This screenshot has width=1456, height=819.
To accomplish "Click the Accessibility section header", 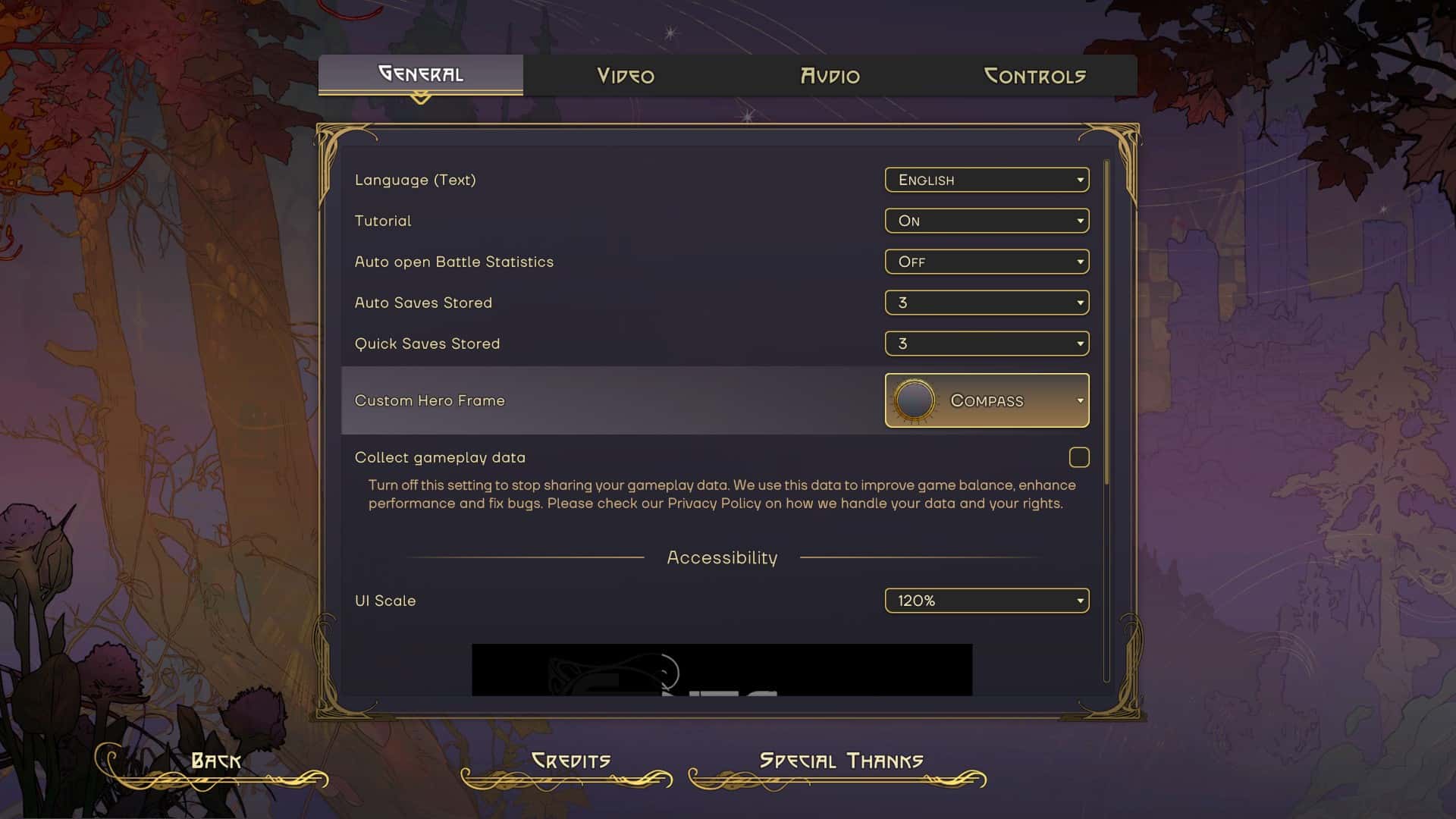I will [721, 557].
